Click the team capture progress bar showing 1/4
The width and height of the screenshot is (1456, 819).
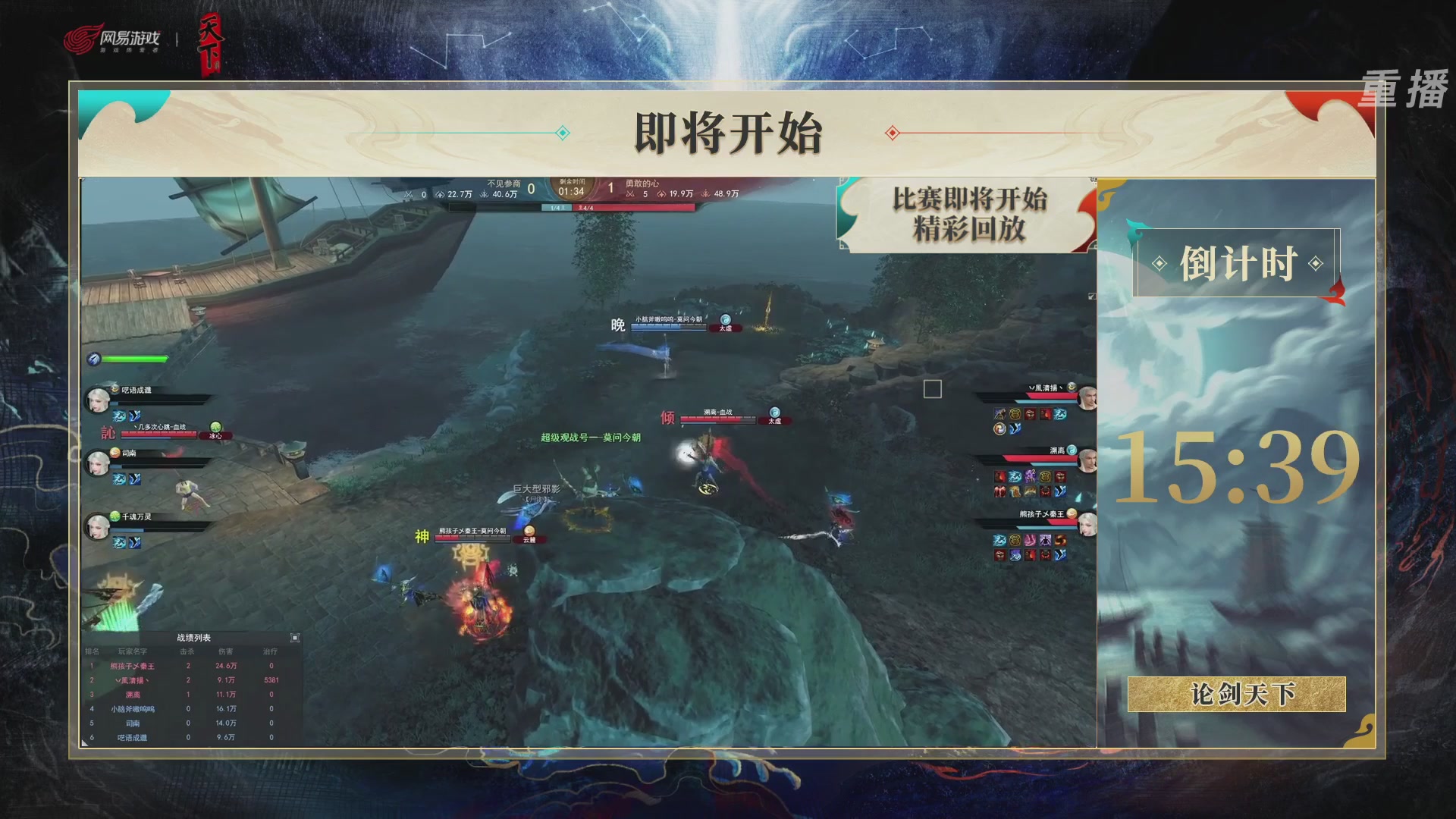pos(556,206)
